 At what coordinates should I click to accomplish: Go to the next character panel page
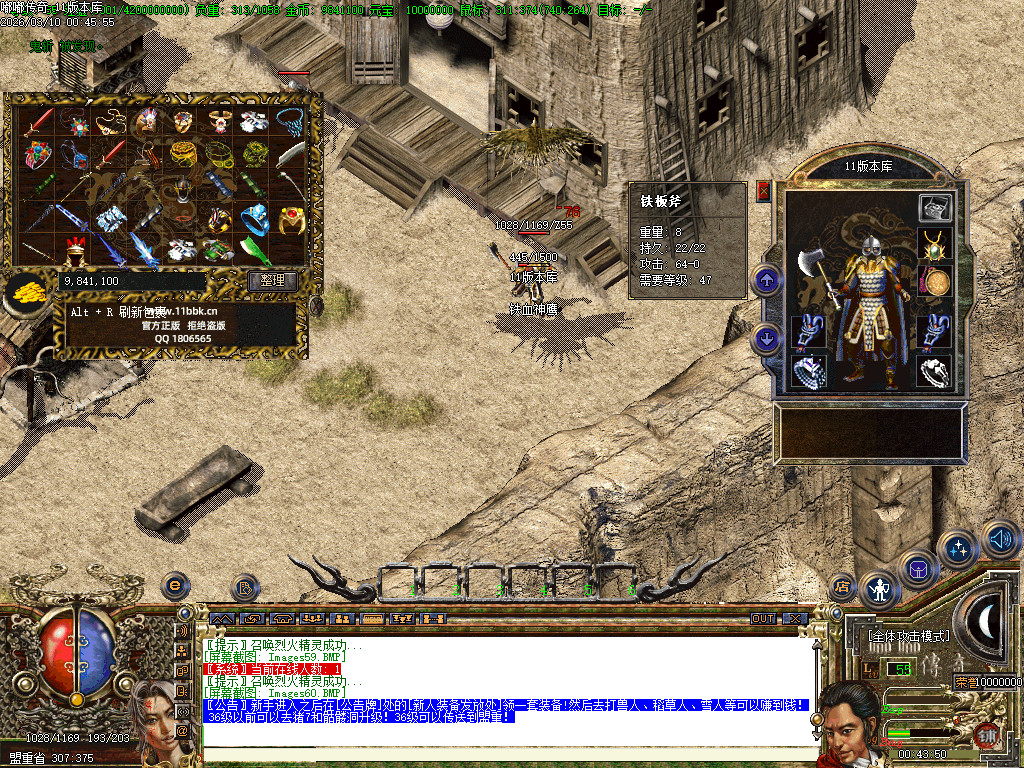click(x=767, y=338)
